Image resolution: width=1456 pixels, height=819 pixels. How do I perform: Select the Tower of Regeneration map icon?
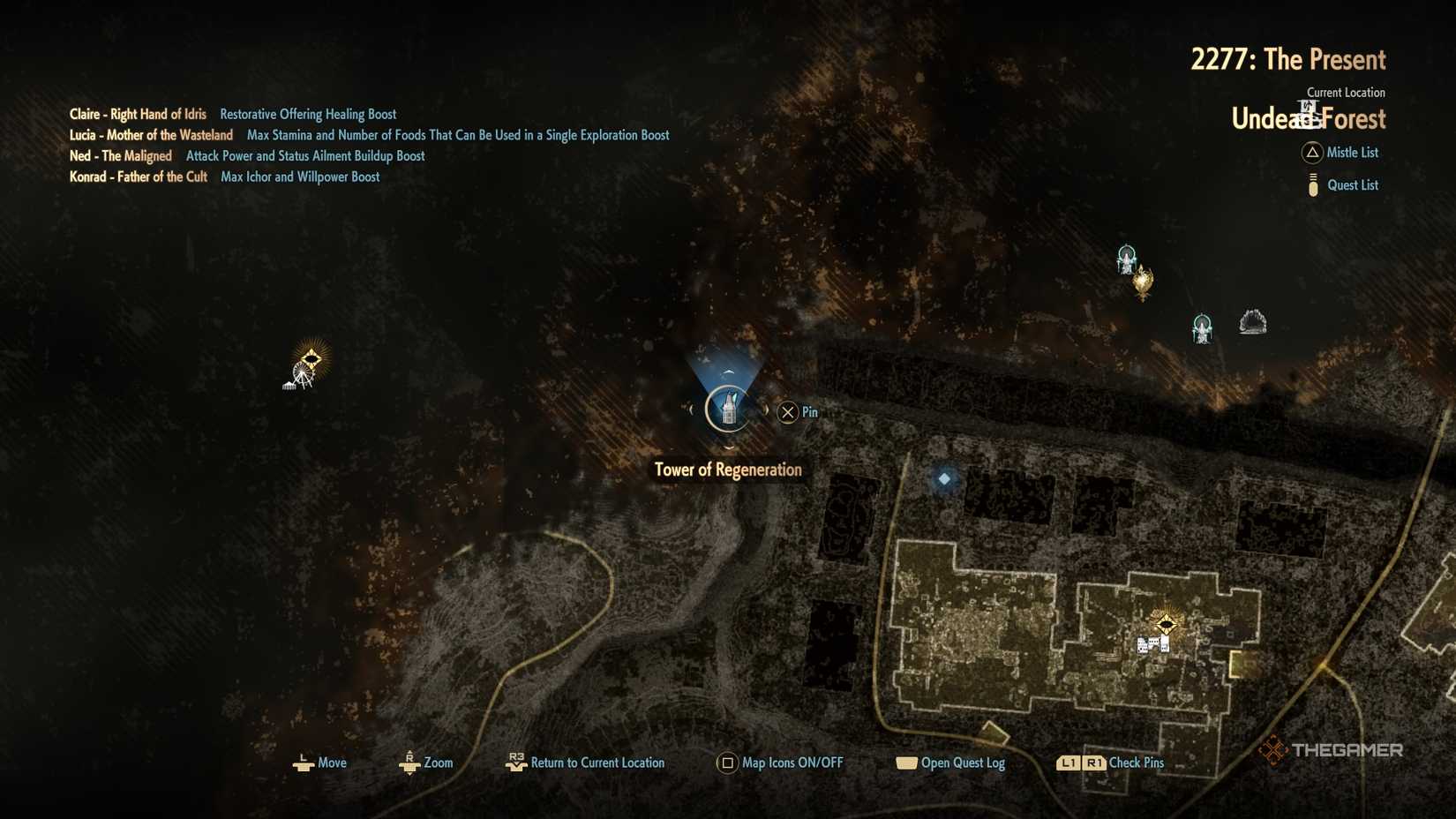point(727,409)
